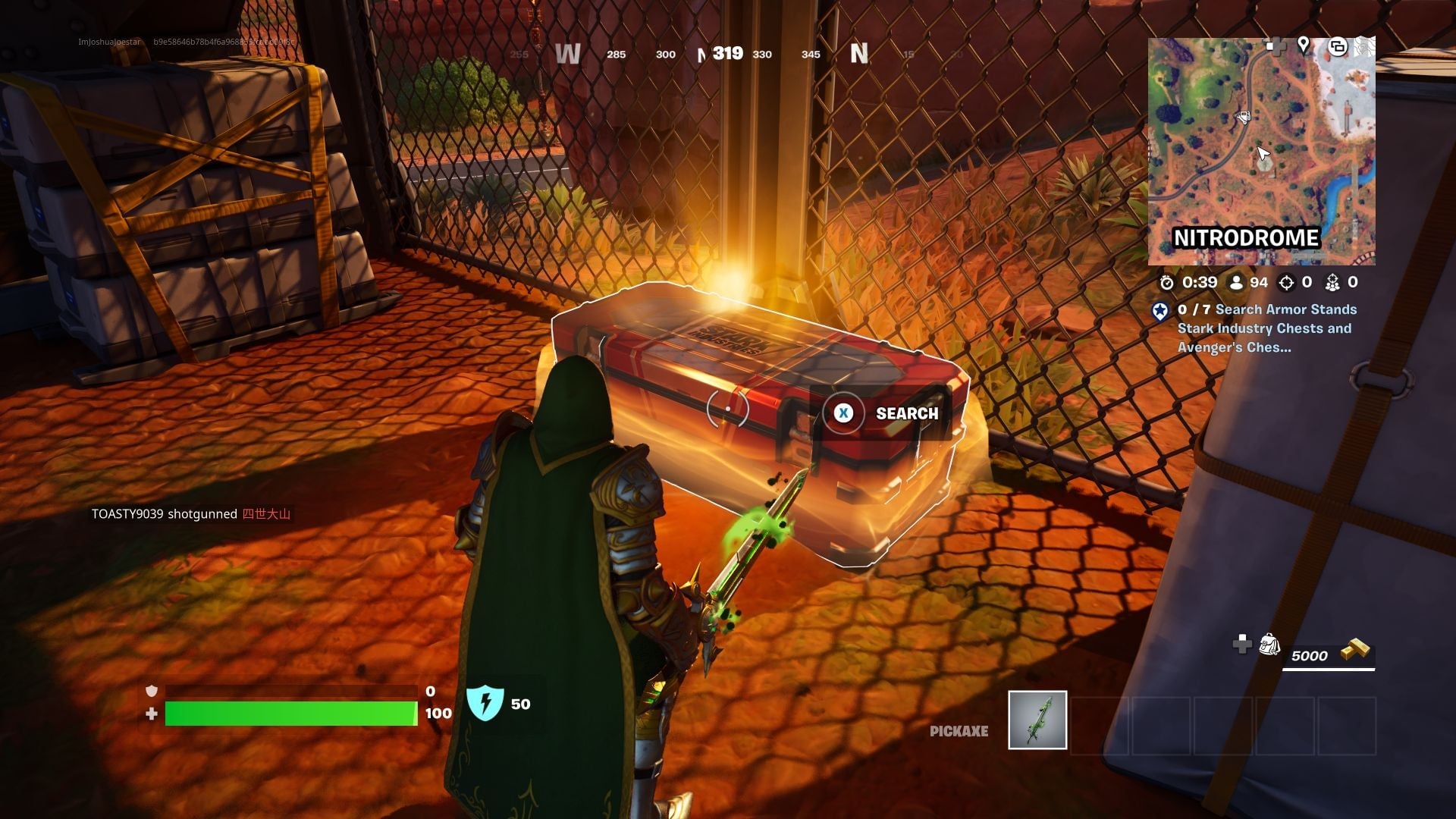1456x819 pixels.
Task: Click the squad eliminations icon
Action: coord(1332,283)
